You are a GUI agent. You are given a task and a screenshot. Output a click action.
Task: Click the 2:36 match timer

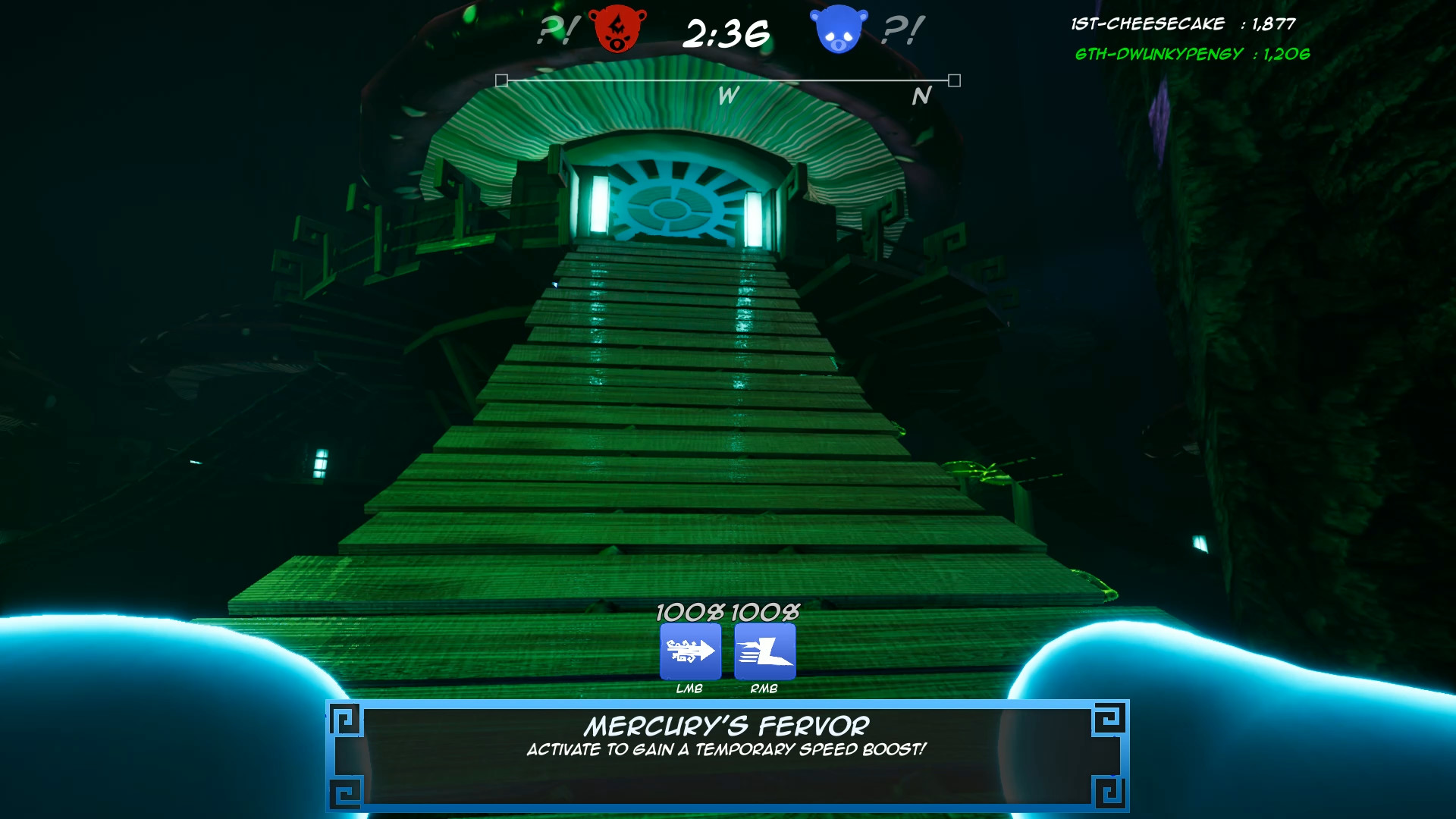[726, 33]
